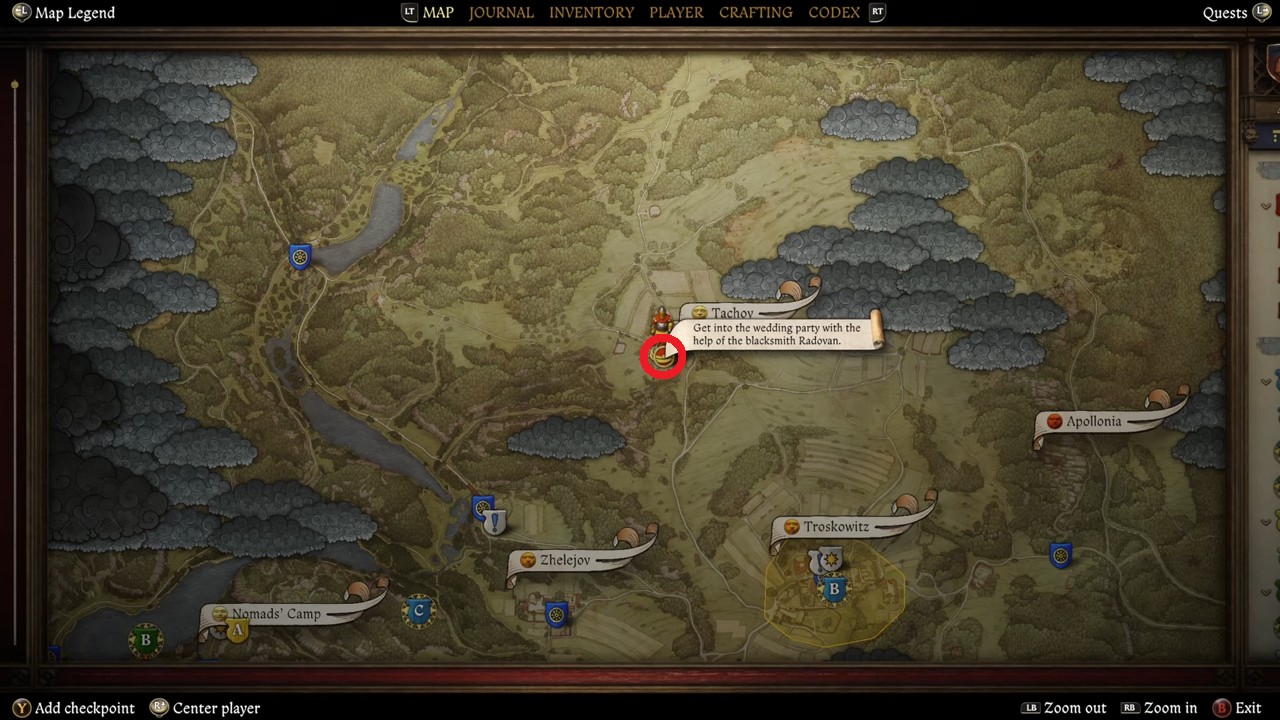This screenshot has width=1280, height=720.
Task: Select the Tachov town label
Action: (733, 313)
